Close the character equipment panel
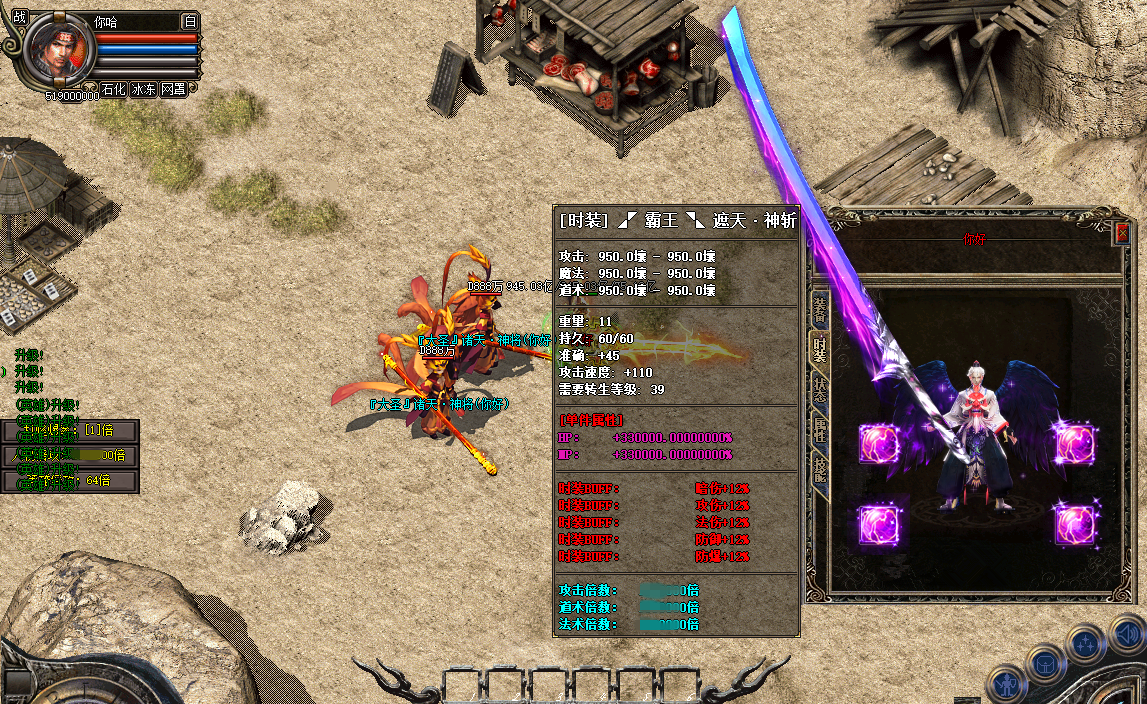The height and width of the screenshot is (704, 1147). [1122, 233]
